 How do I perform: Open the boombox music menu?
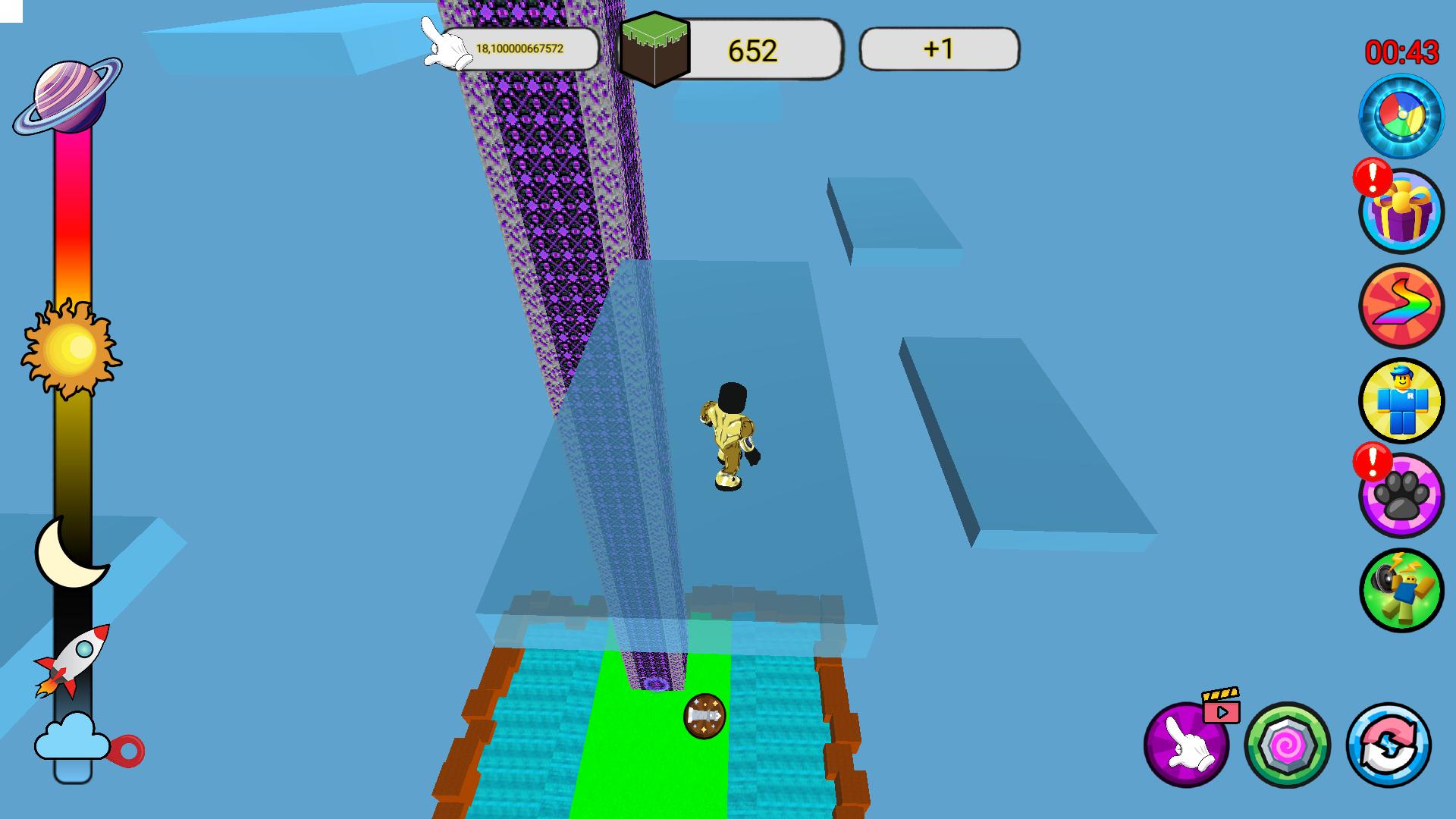pyautogui.click(x=1402, y=586)
